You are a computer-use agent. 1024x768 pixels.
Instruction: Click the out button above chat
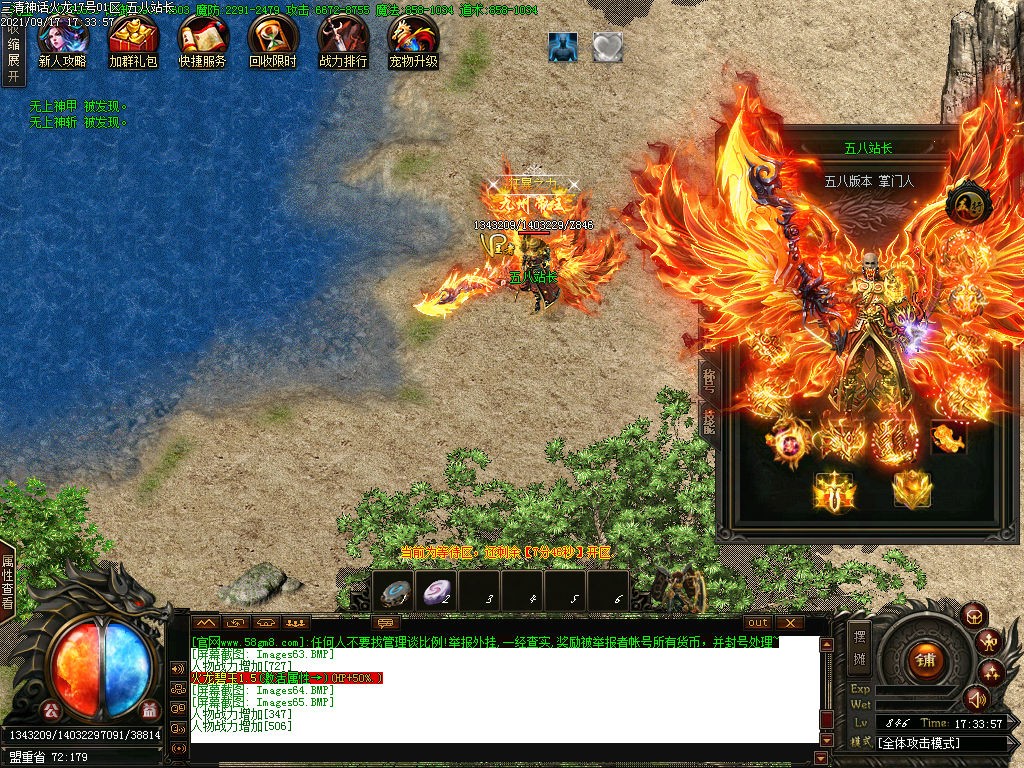tap(758, 623)
